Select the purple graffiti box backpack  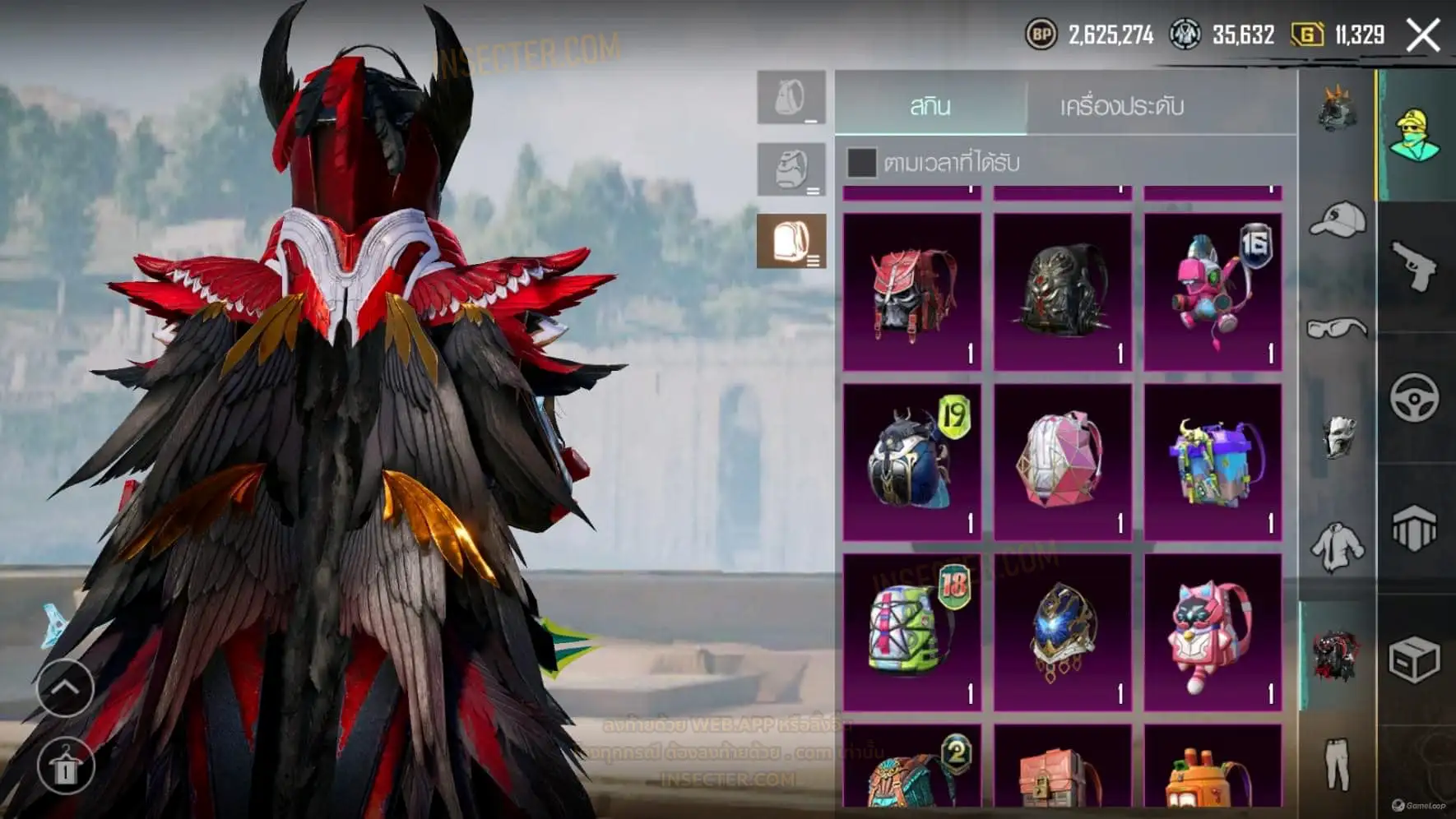1213,462
